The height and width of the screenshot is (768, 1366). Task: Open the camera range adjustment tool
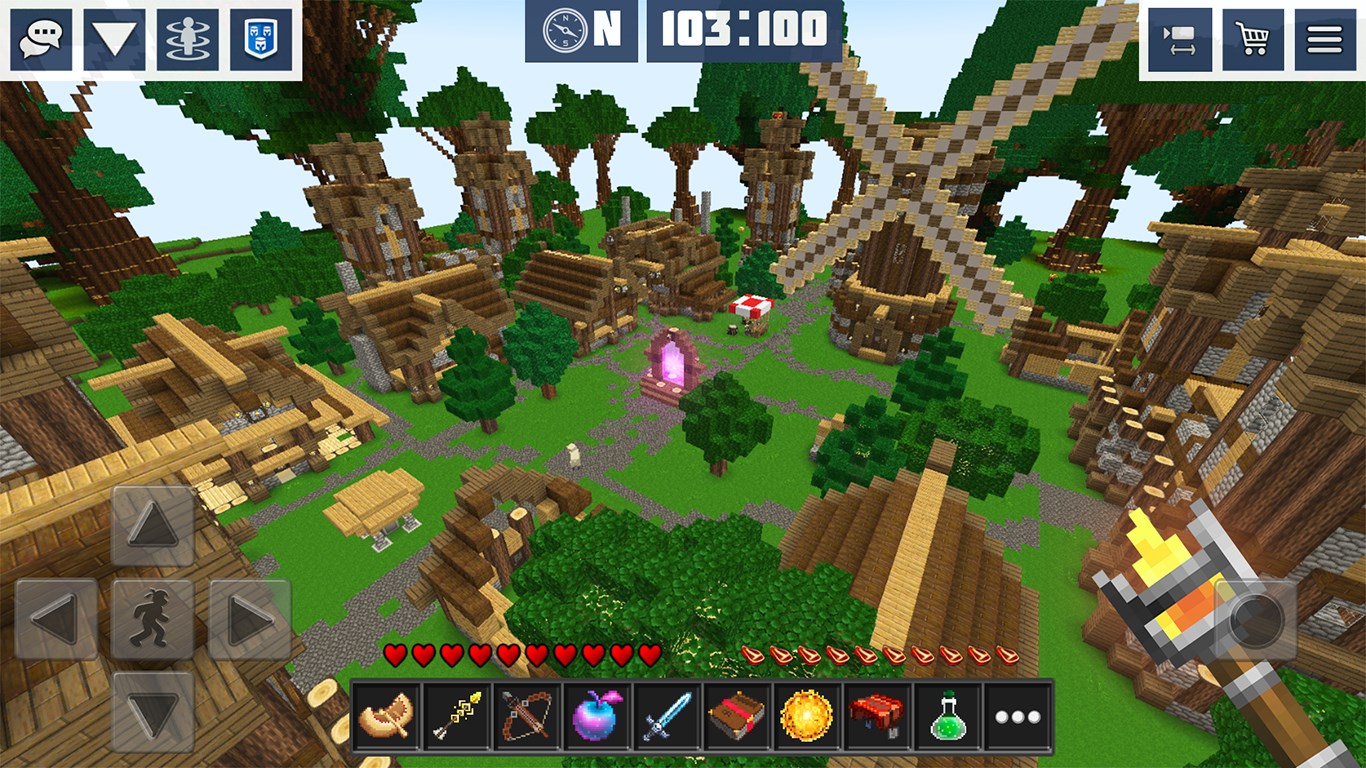tap(1179, 39)
